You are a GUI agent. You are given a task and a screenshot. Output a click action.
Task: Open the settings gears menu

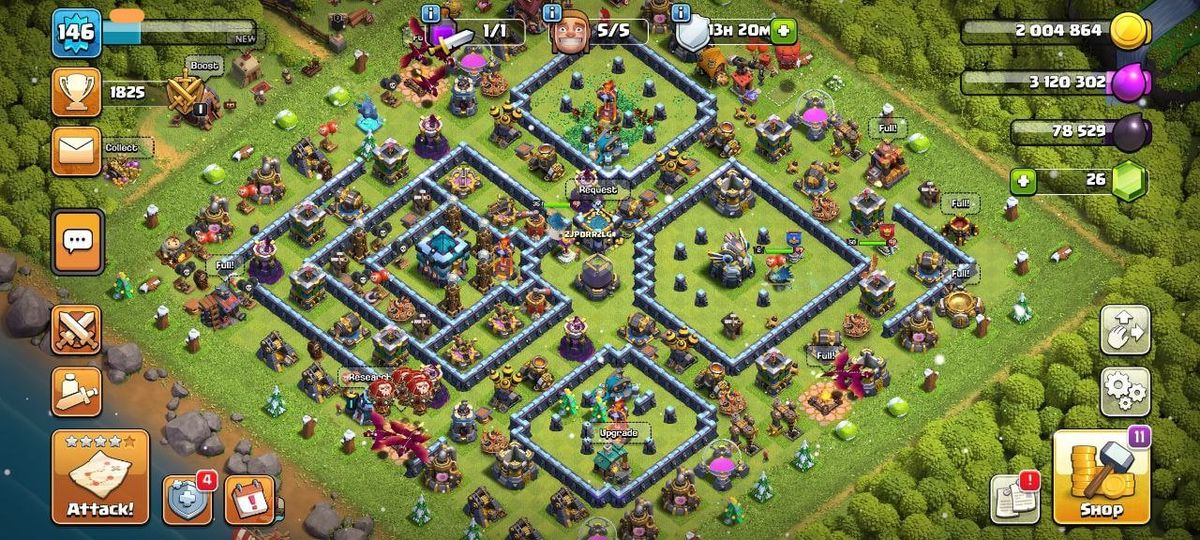tap(1125, 392)
